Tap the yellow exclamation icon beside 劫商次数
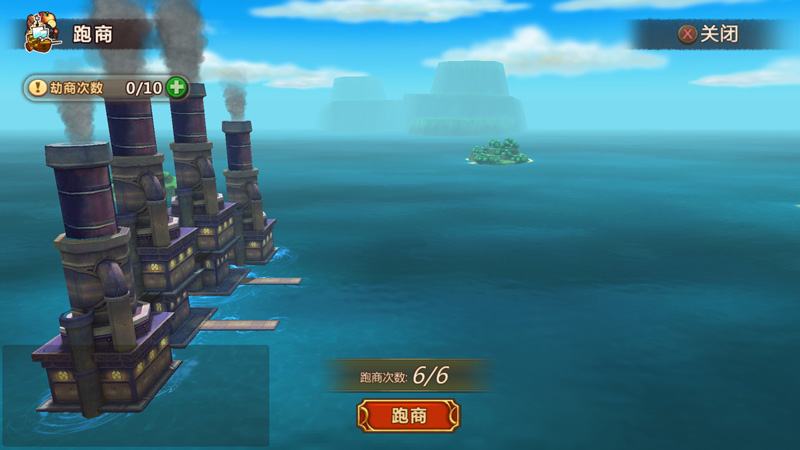 (37, 87)
